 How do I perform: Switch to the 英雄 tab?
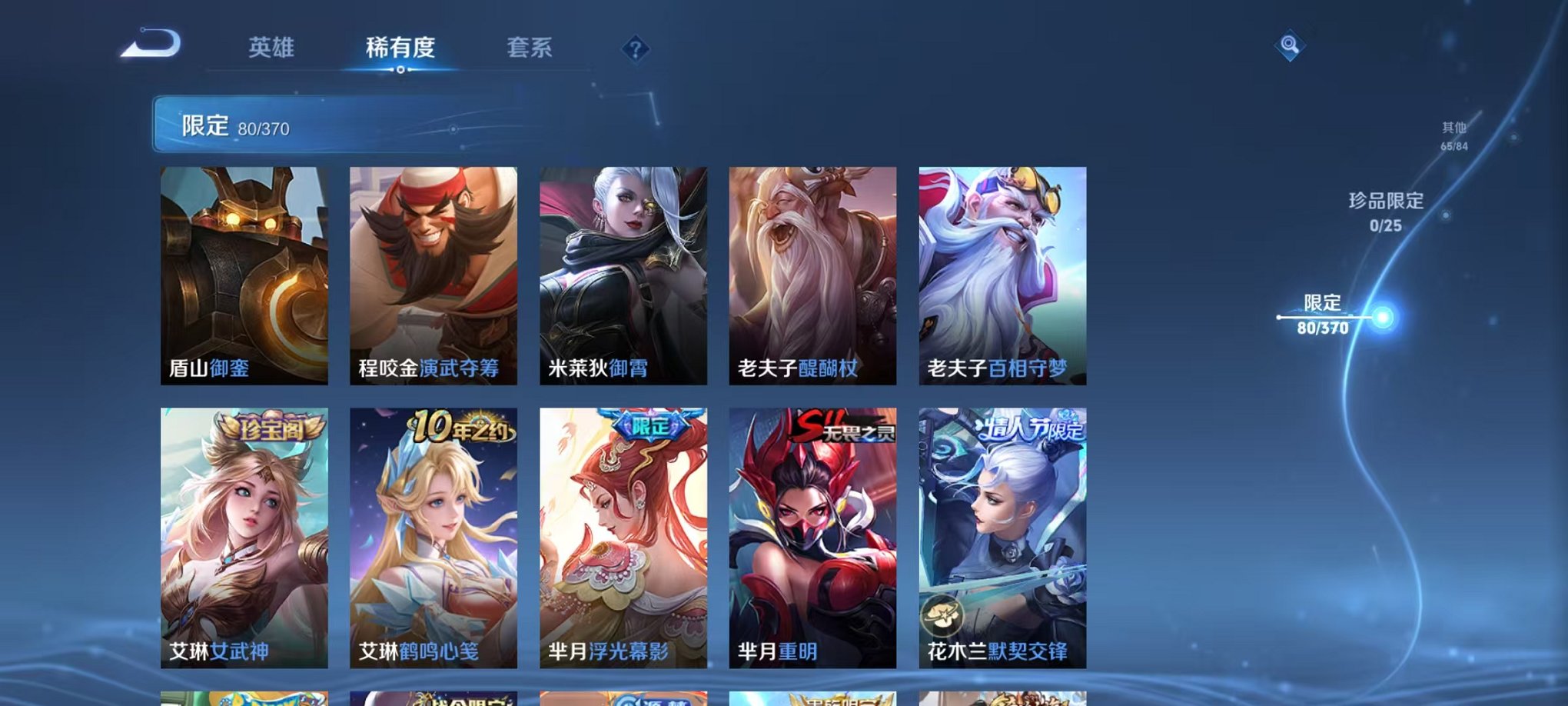tap(271, 48)
